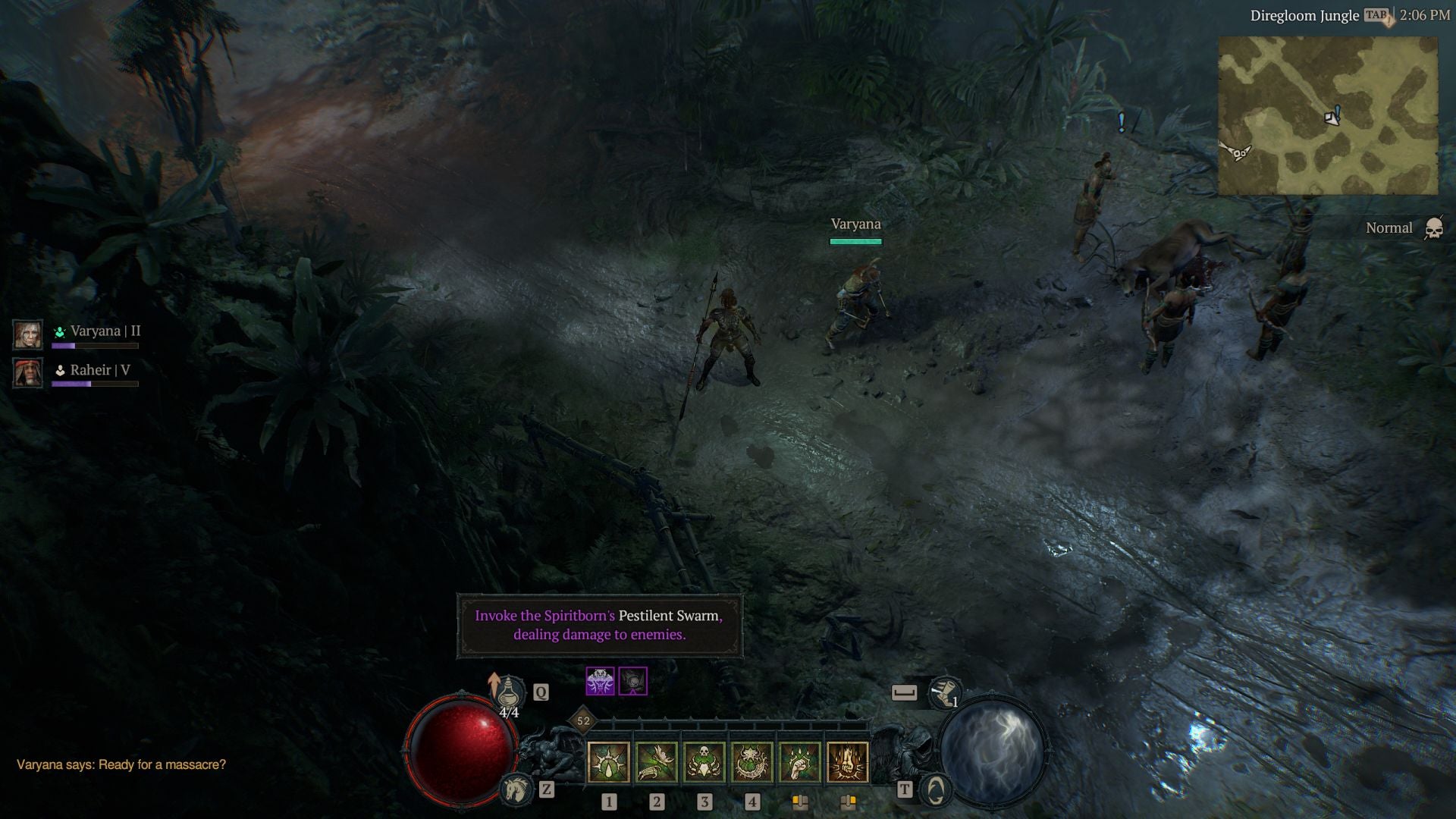This screenshot has height=819, width=1456.
Task: Select the health potion icon above Q
Action: click(x=509, y=692)
